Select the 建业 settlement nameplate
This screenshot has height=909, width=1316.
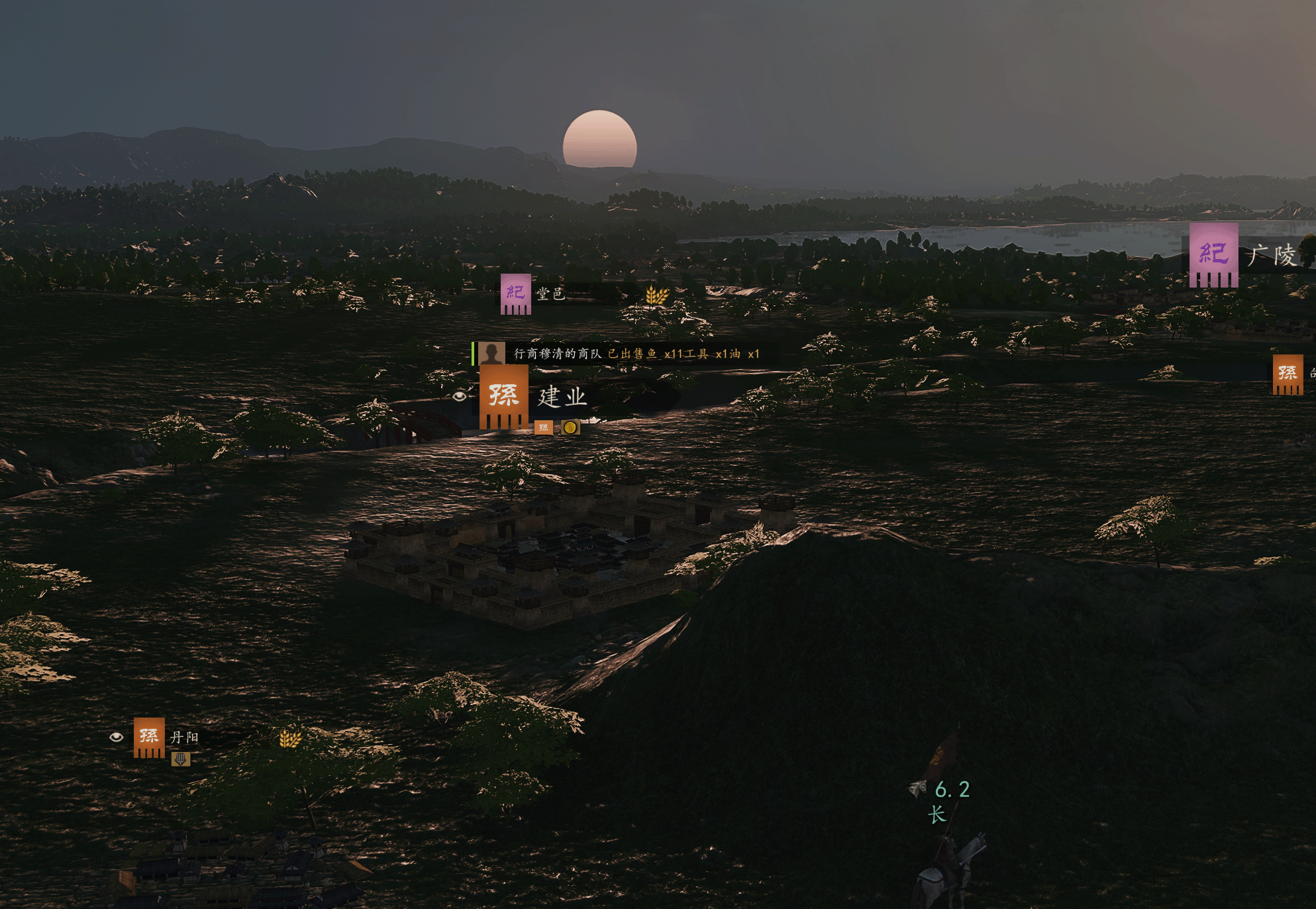[x=562, y=397]
